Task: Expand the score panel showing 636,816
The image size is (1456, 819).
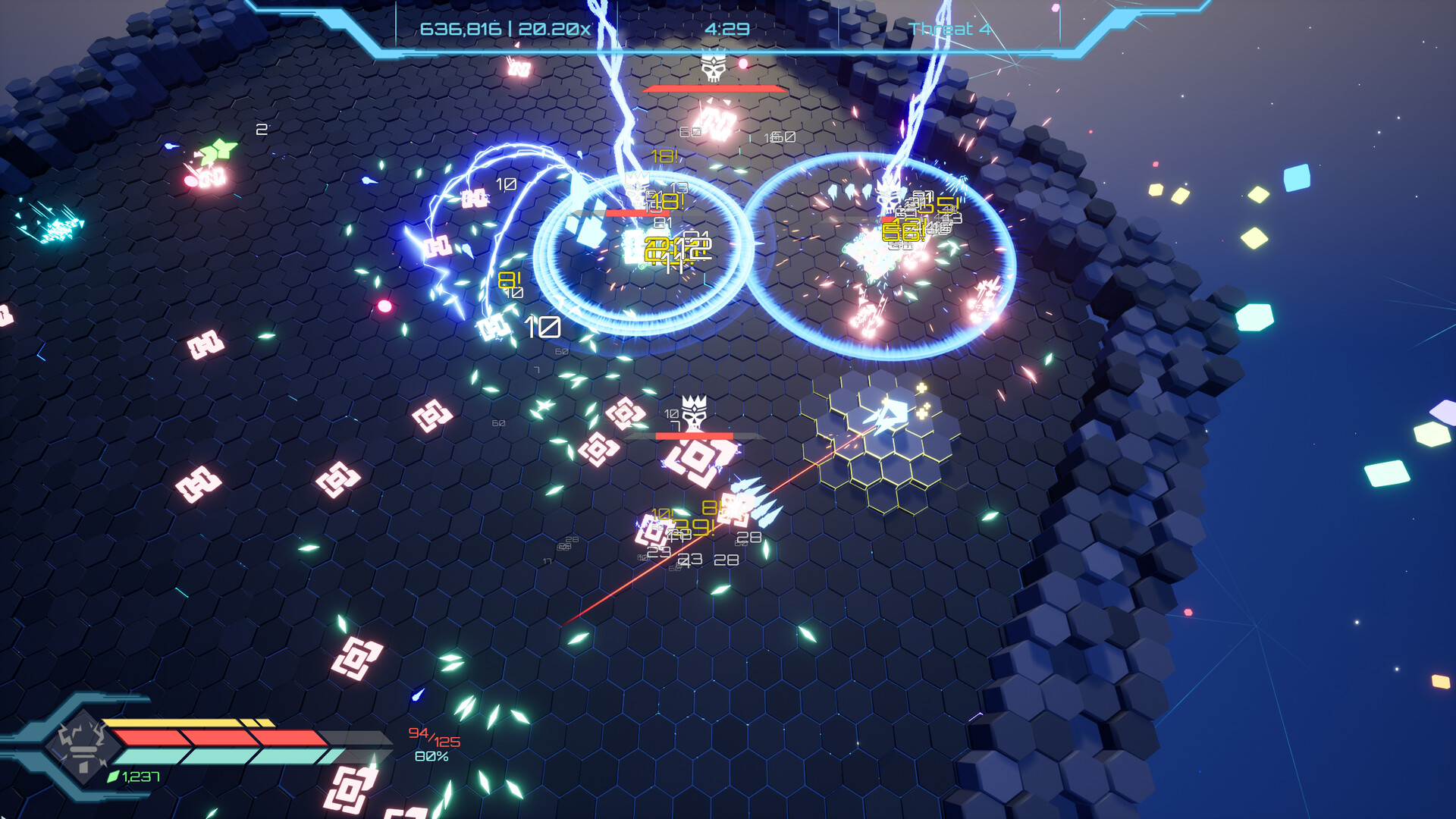Action: click(x=460, y=29)
